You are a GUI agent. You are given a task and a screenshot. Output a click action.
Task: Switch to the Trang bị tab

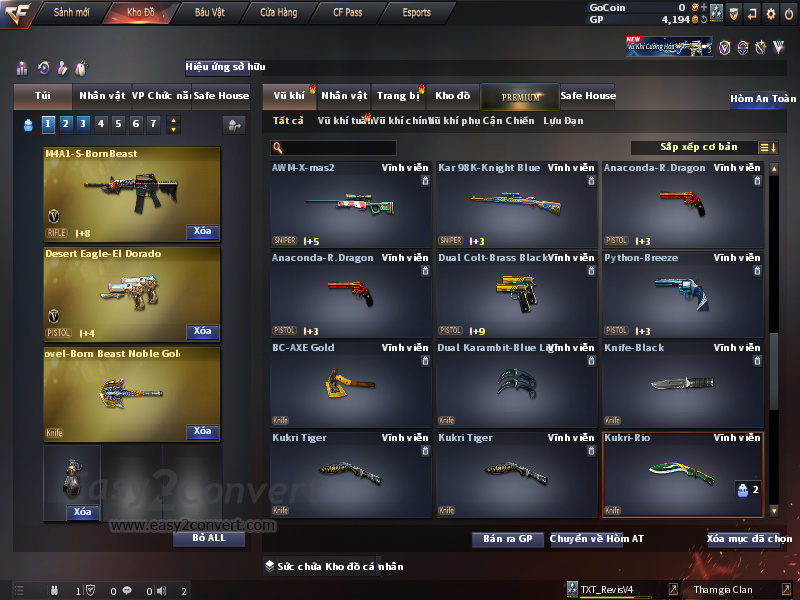click(398, 96)
